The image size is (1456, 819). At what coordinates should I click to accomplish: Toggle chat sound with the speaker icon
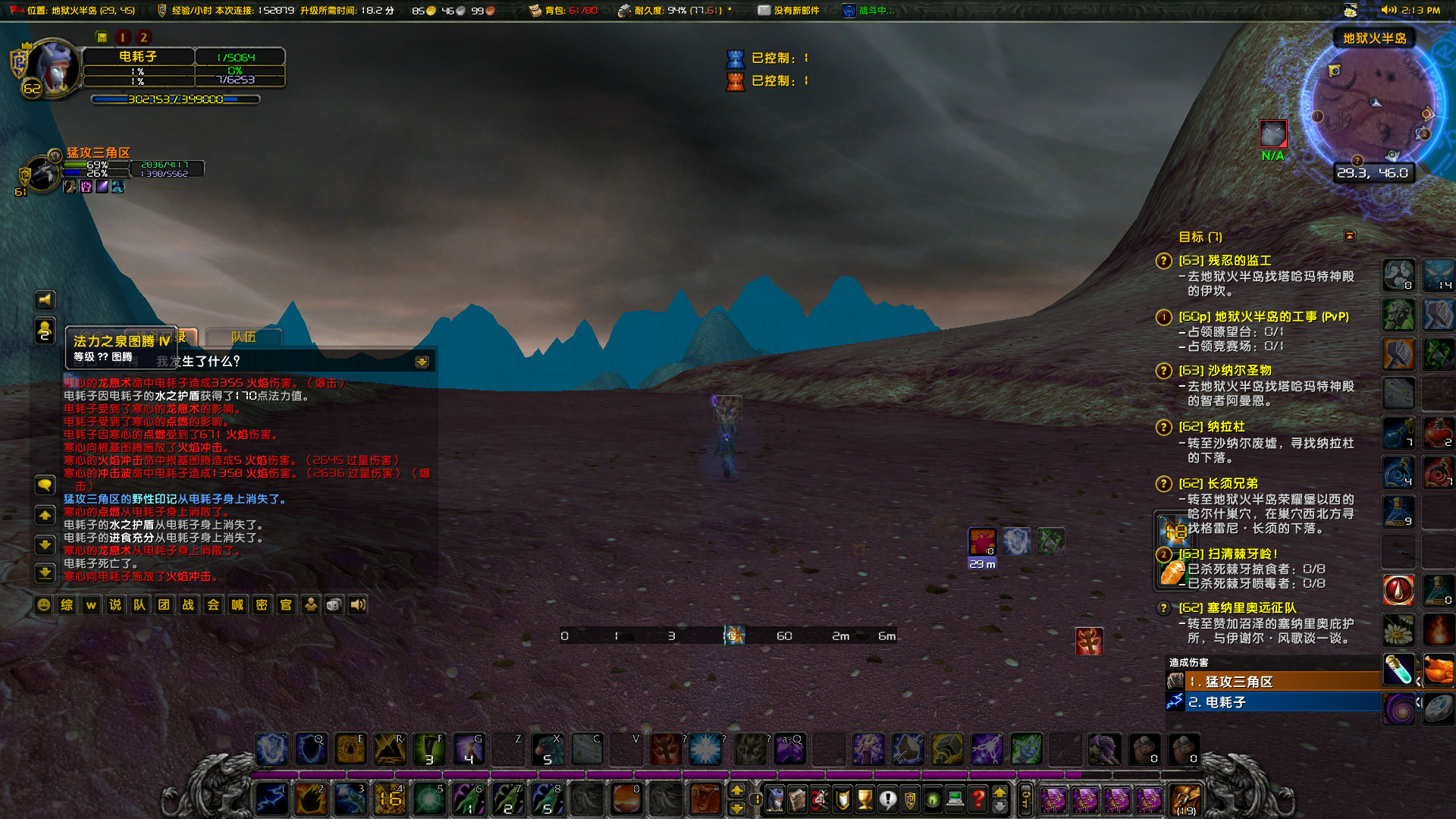(x=357, y=605)
